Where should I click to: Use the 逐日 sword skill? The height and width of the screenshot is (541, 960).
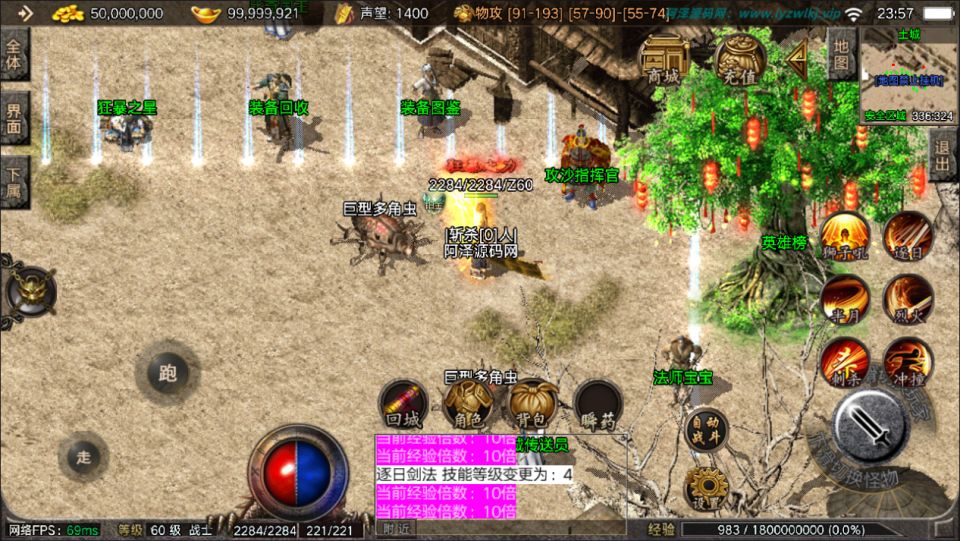[908, 236]
